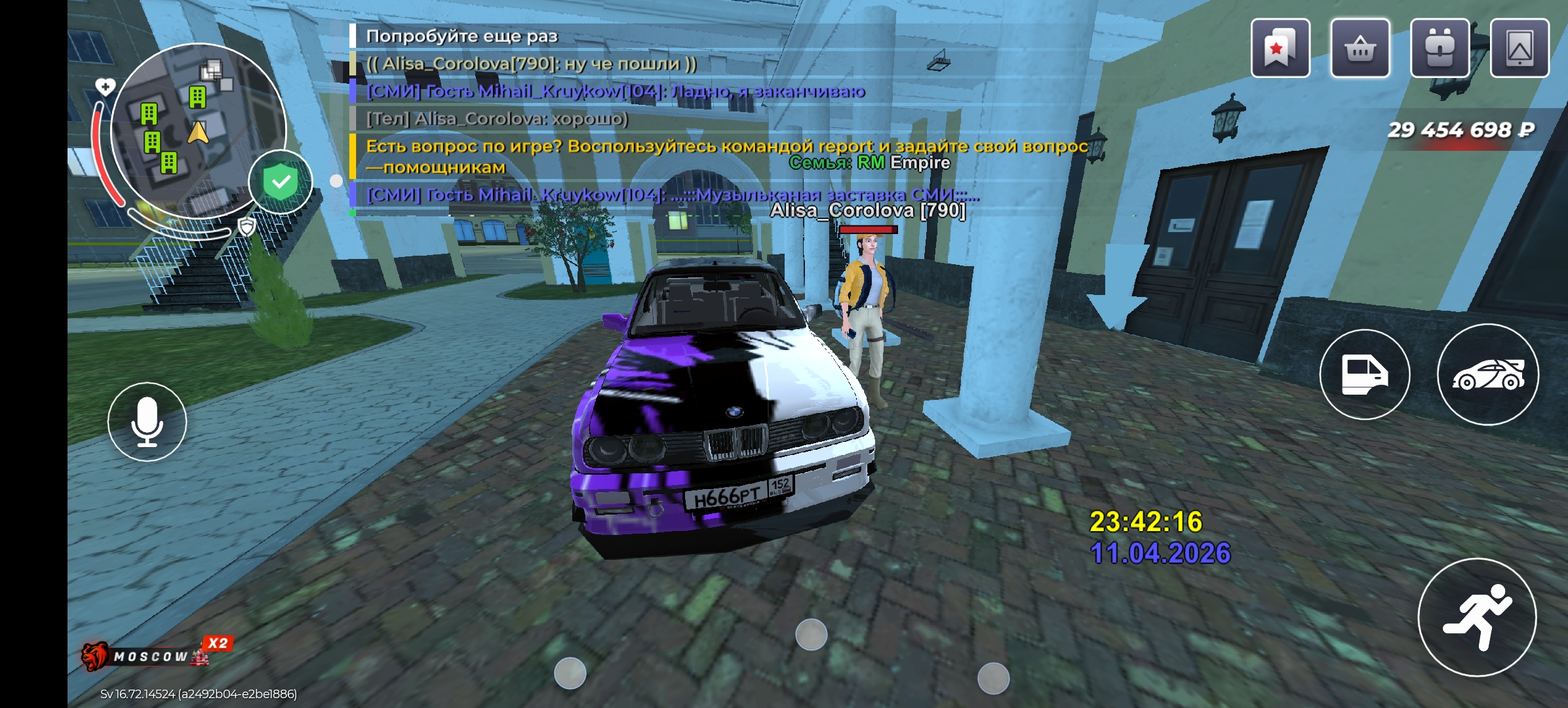This screenshot has height=708, width=1568.
Task: Activate the van door button
Action: coord(1364,374)
